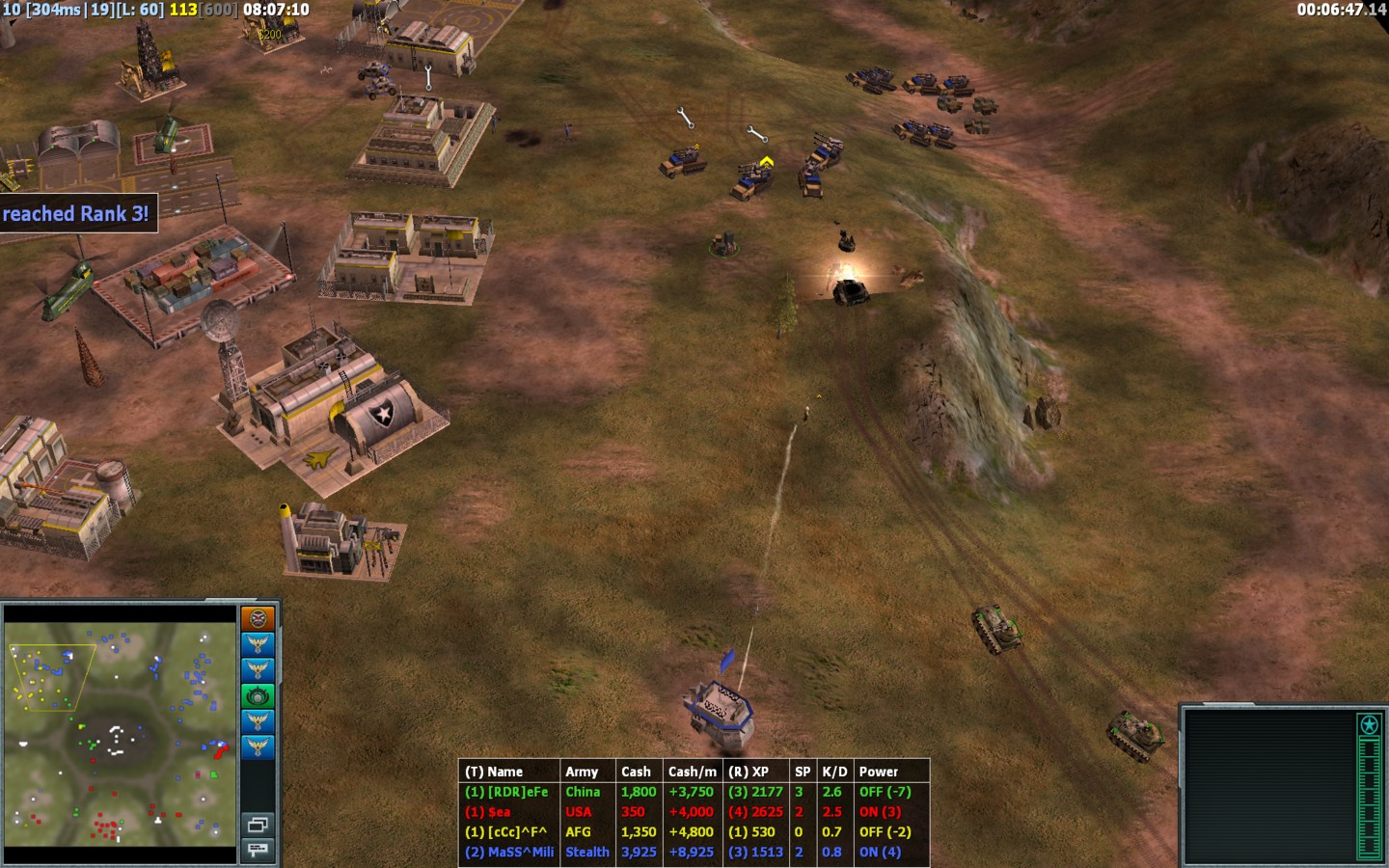Click the overlapping windows button beside minimap

pyautogui.click(x=258, y=825)
